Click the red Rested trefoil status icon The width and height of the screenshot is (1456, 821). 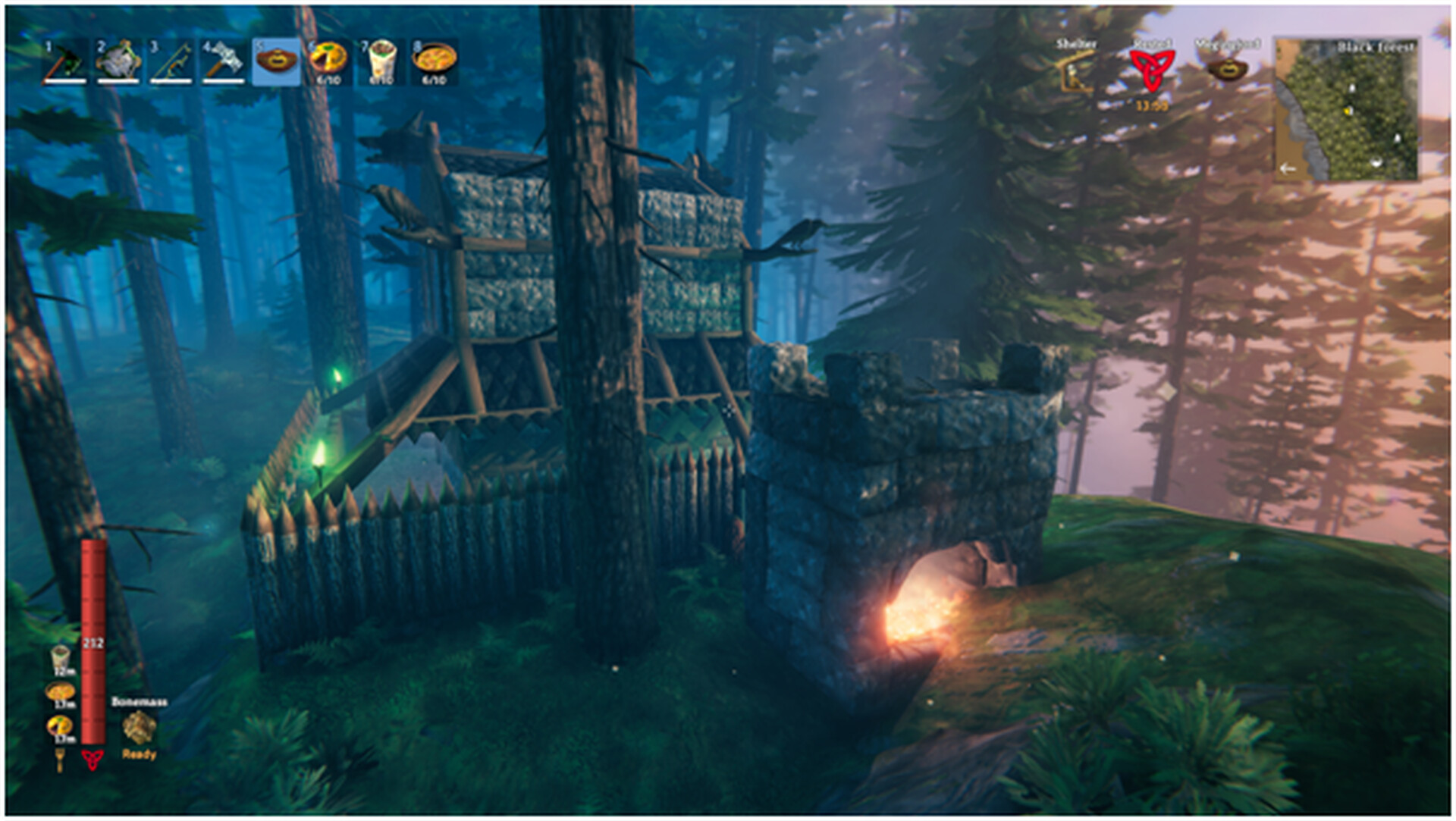pos(1153,70)
